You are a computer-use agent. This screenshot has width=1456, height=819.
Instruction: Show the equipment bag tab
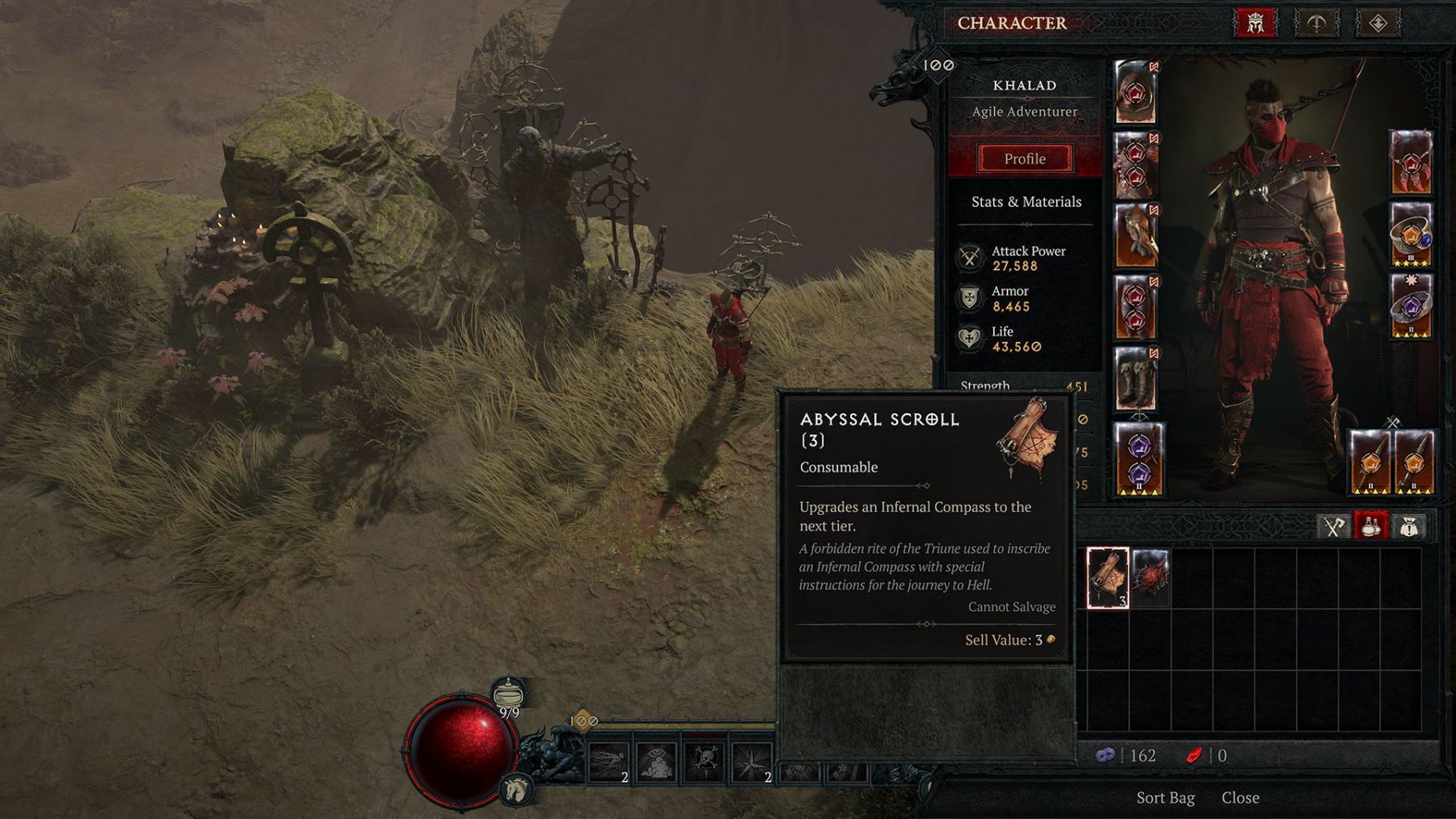click(1332, 527)
